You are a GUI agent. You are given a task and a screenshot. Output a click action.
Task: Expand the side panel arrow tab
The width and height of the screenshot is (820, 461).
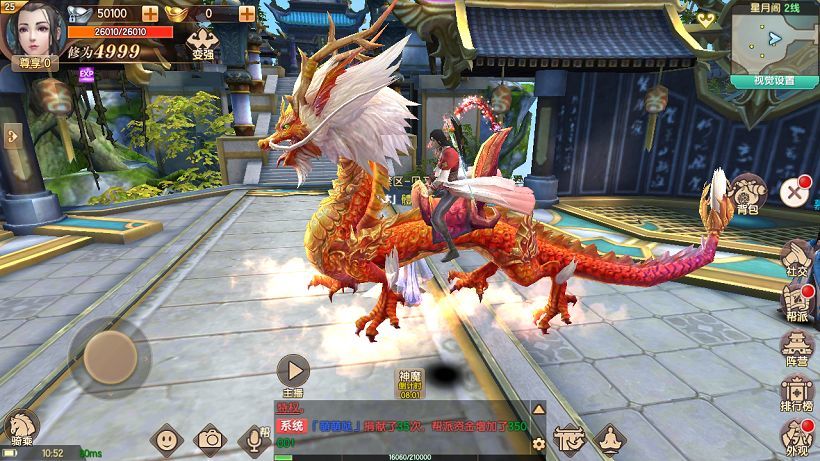click(x=11, y=136)
